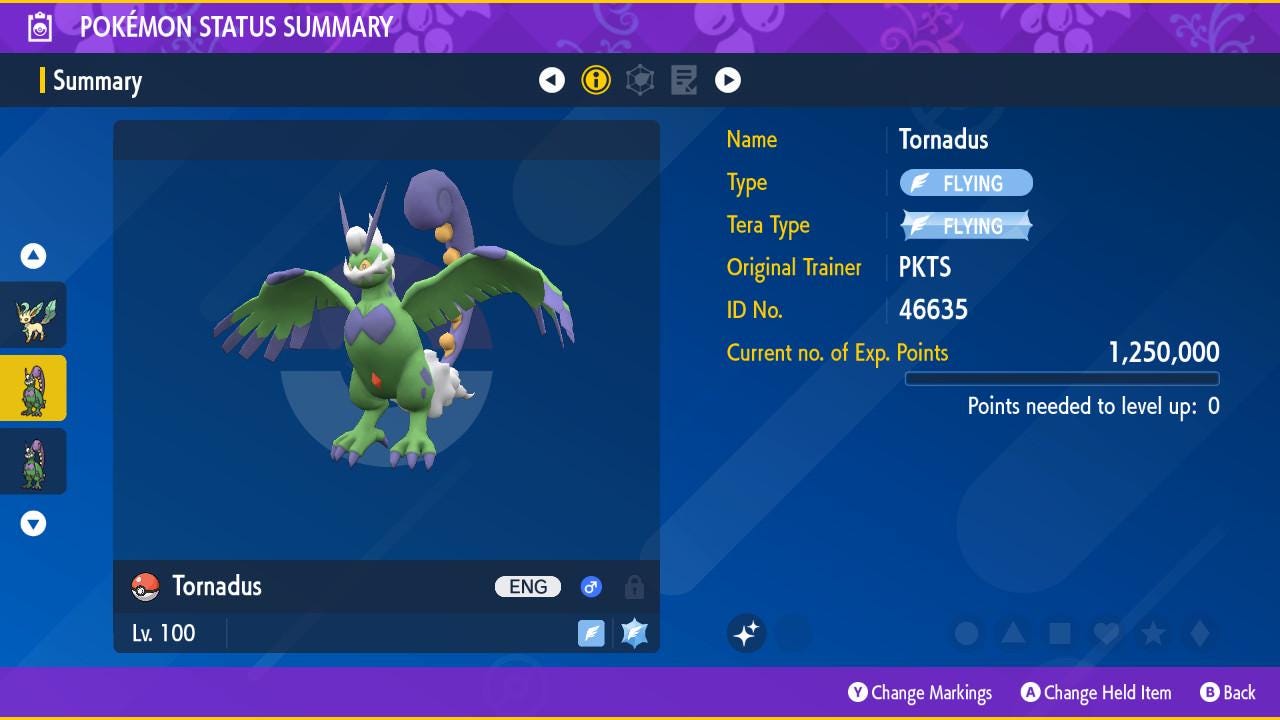Advance with the next summary page arrow
The image size is (1280, 720).
pyautogui.click(x=728, y=80)
